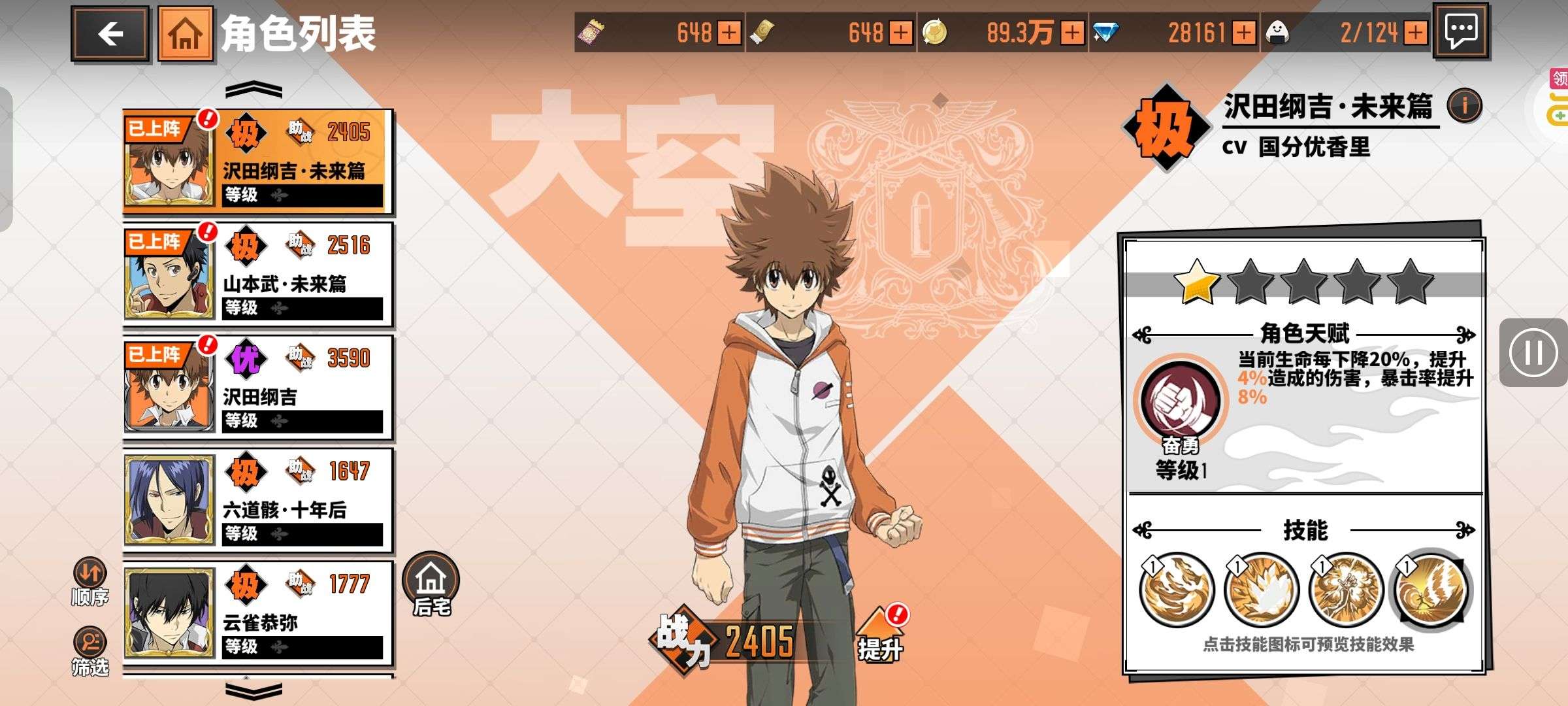The image size is (1568, 706).
Task: Increase the rice ball stamina count
Action: pyautogui.click(x=1415, y=33)
